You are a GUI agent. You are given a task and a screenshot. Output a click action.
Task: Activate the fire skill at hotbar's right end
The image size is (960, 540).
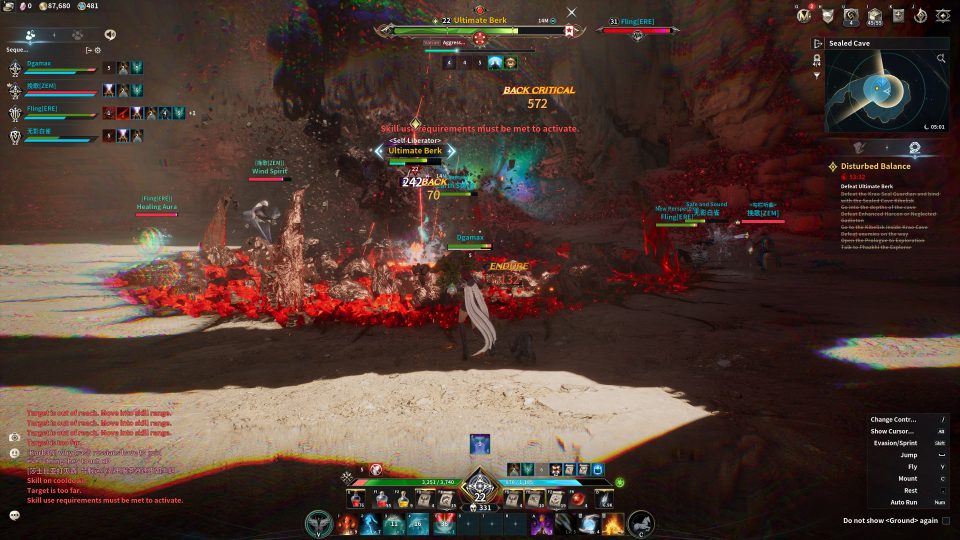tap(612, 523)
